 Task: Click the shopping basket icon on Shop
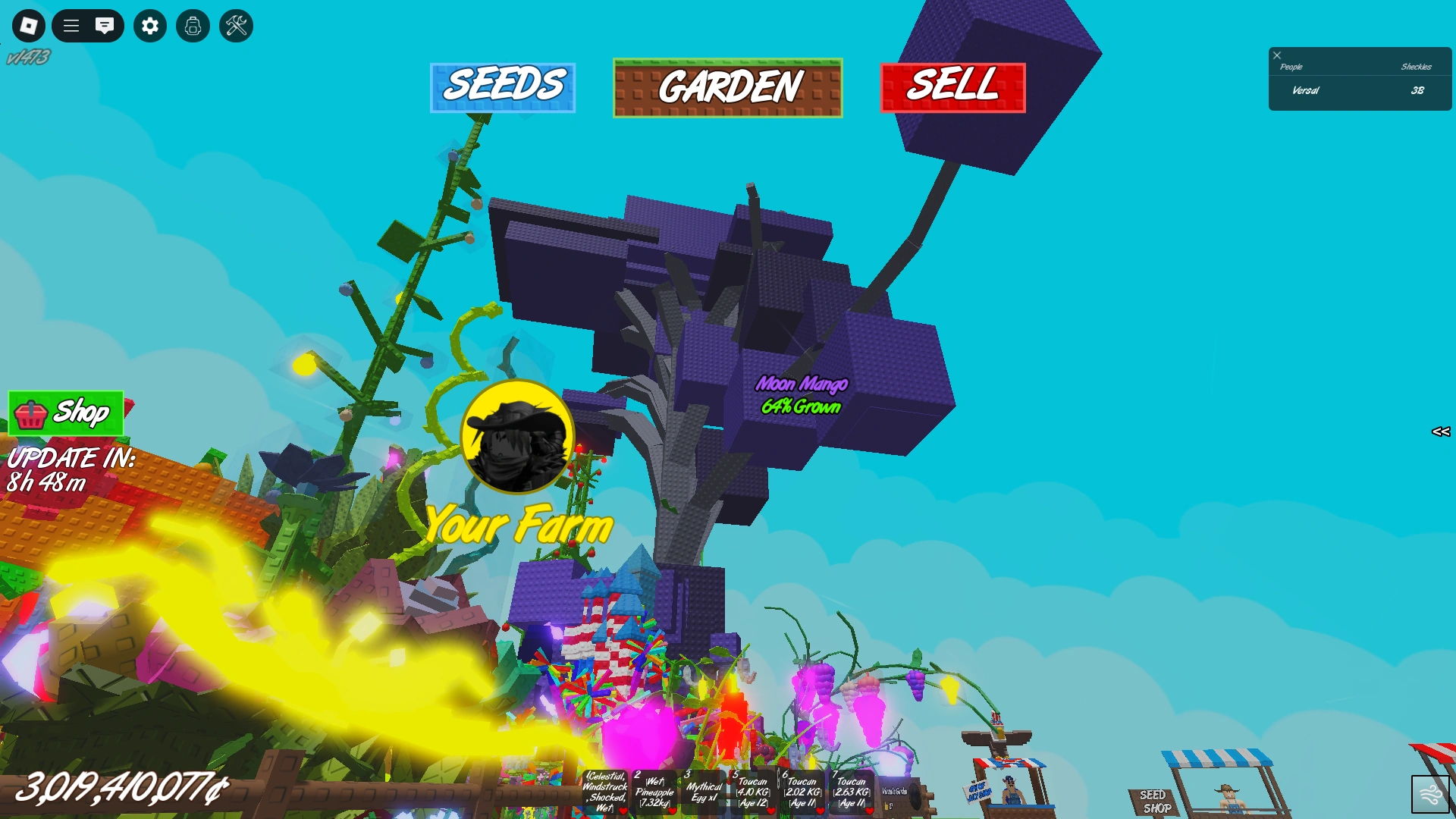(x=32, y=414)
